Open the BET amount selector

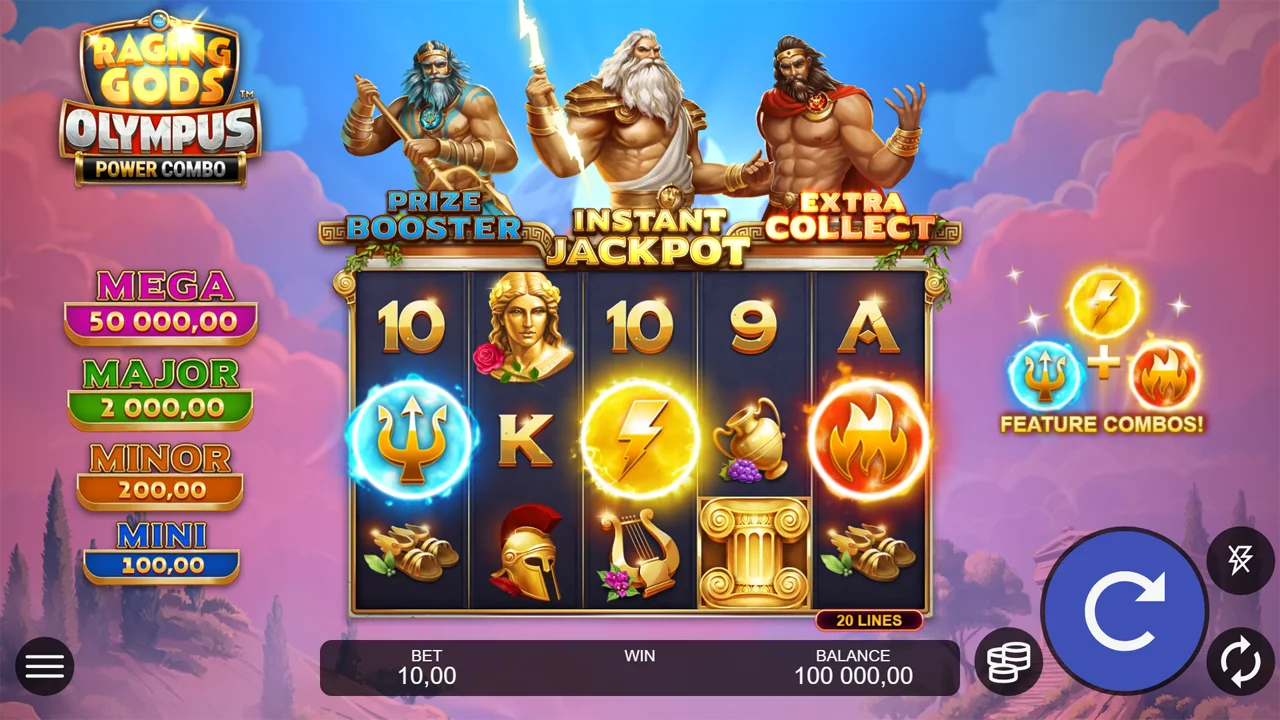(427, 667)
